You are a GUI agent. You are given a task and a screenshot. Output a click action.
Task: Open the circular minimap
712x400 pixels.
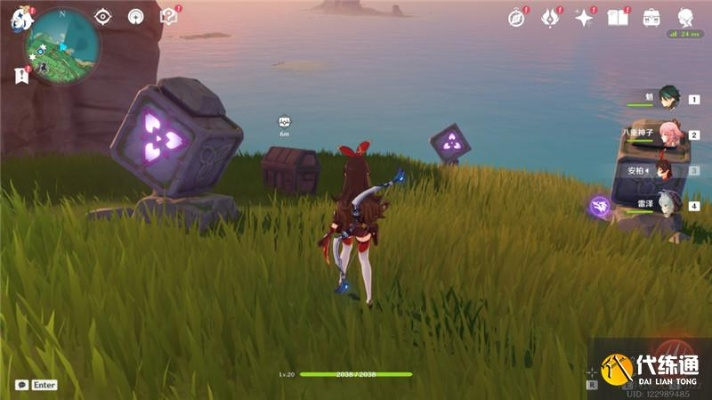click(x=63, y=46)
